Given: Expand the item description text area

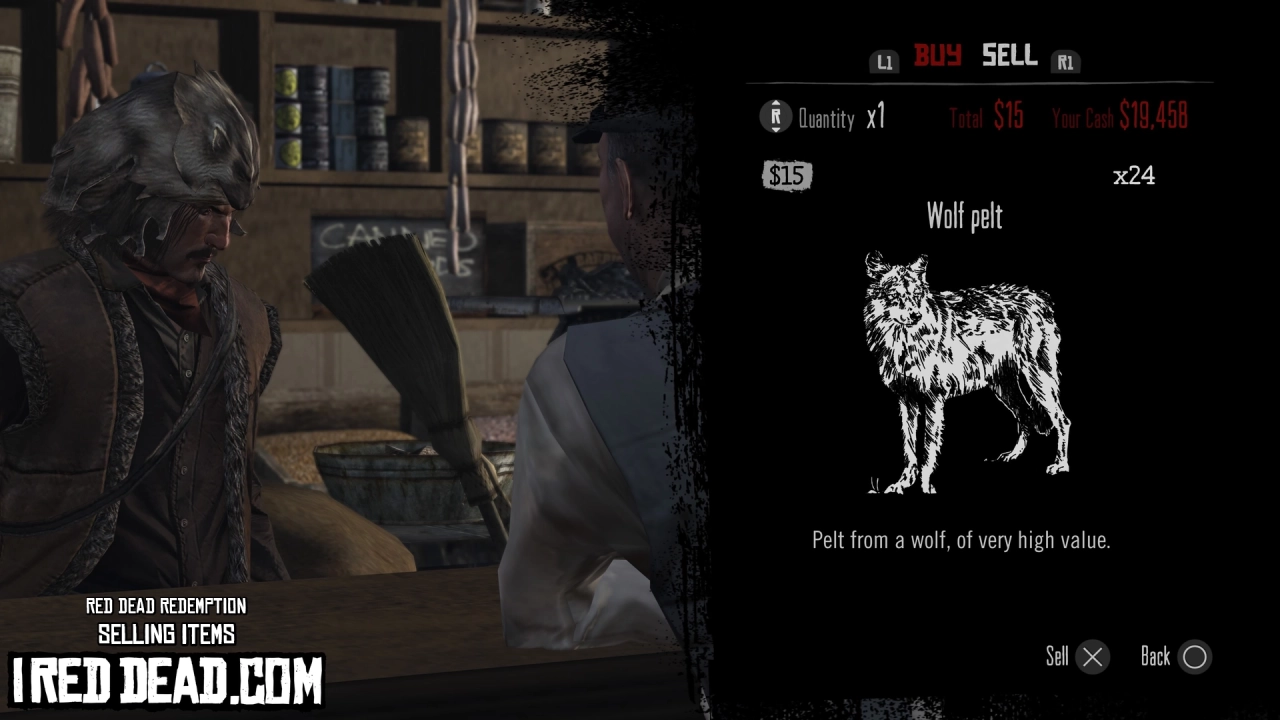Looking at the screenshot, I should tap(962, 540).
